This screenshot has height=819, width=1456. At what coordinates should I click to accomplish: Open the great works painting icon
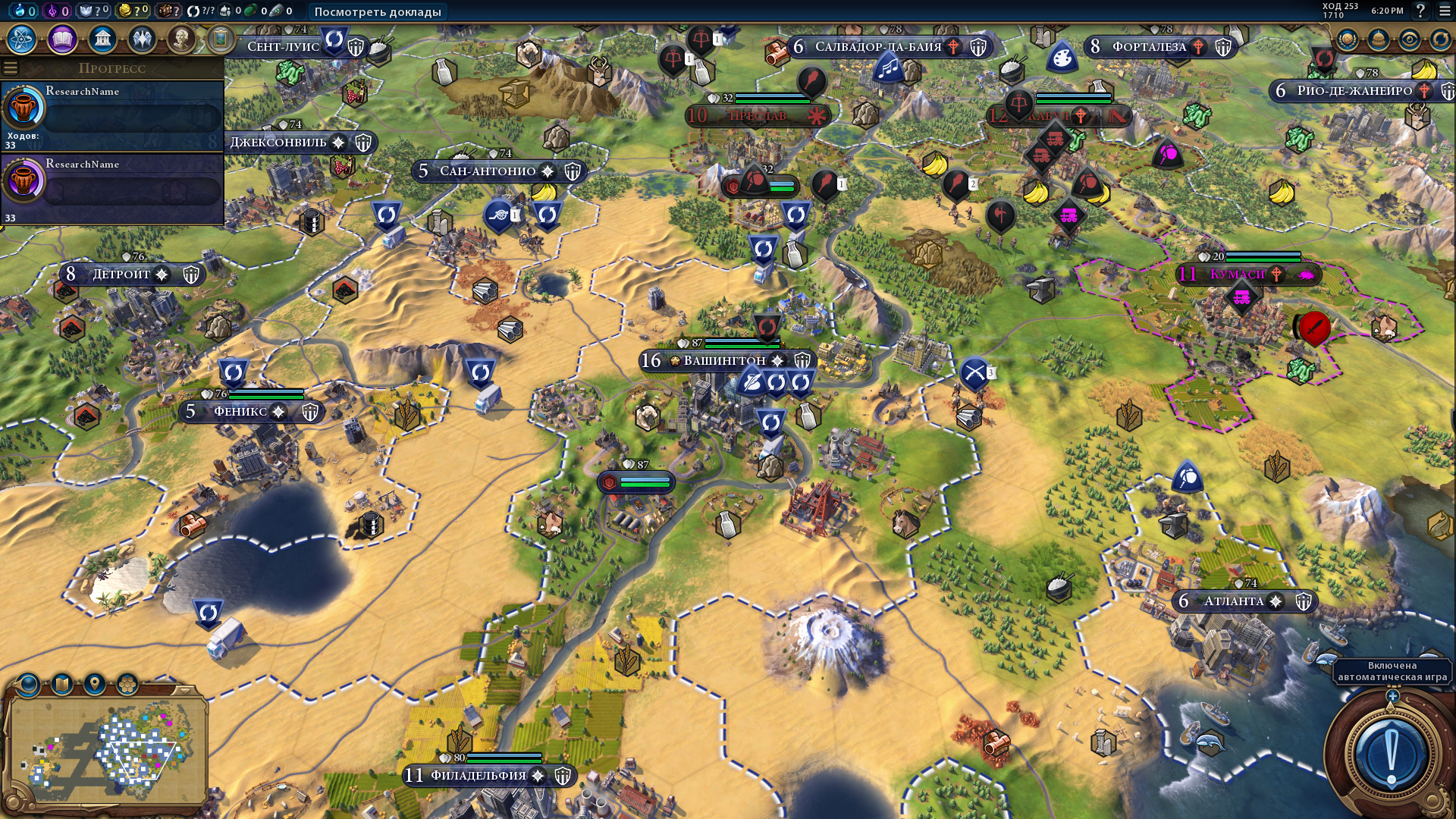point(221,39)
